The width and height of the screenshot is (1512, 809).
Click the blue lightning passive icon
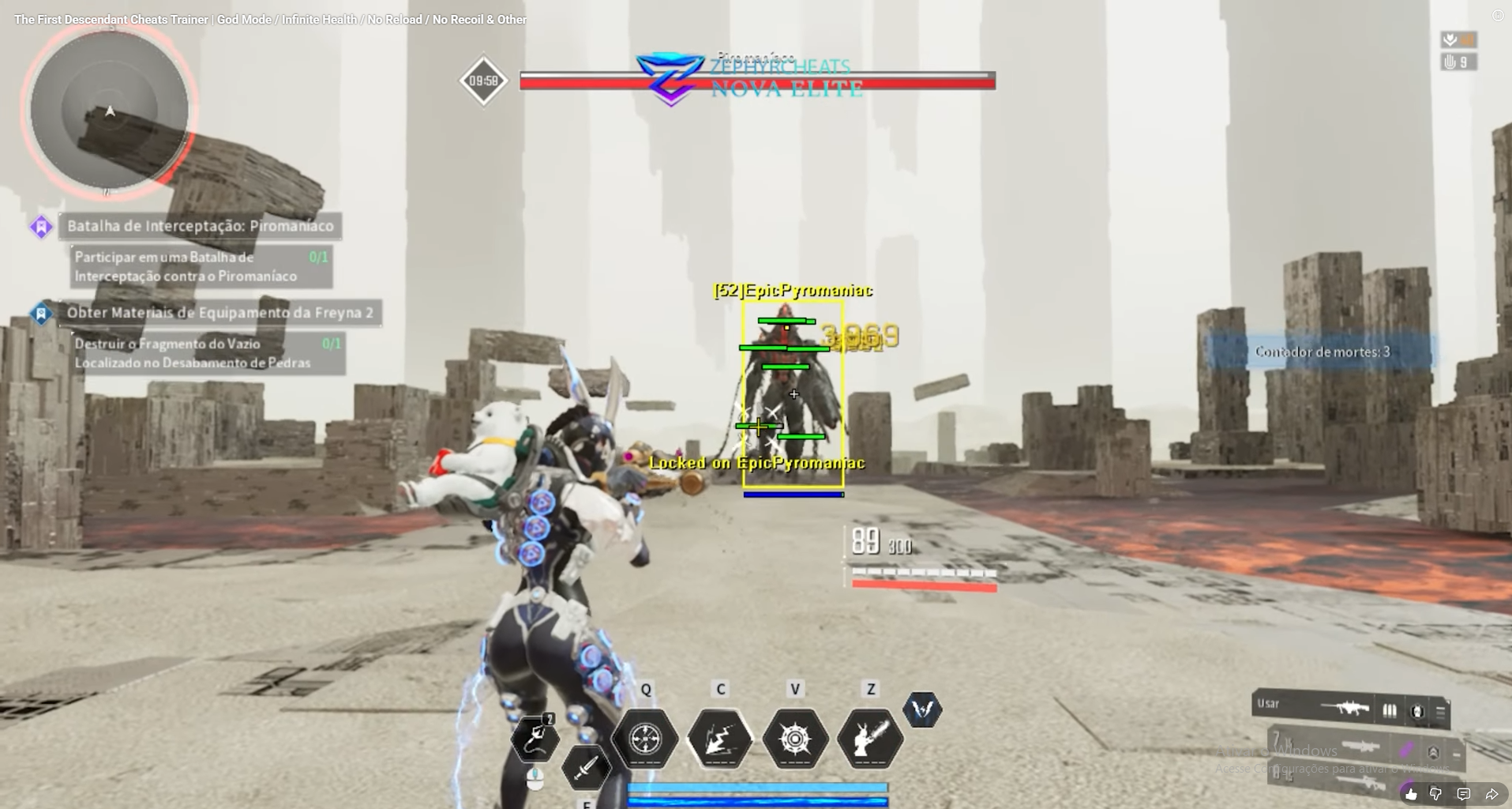pos(922,709)
